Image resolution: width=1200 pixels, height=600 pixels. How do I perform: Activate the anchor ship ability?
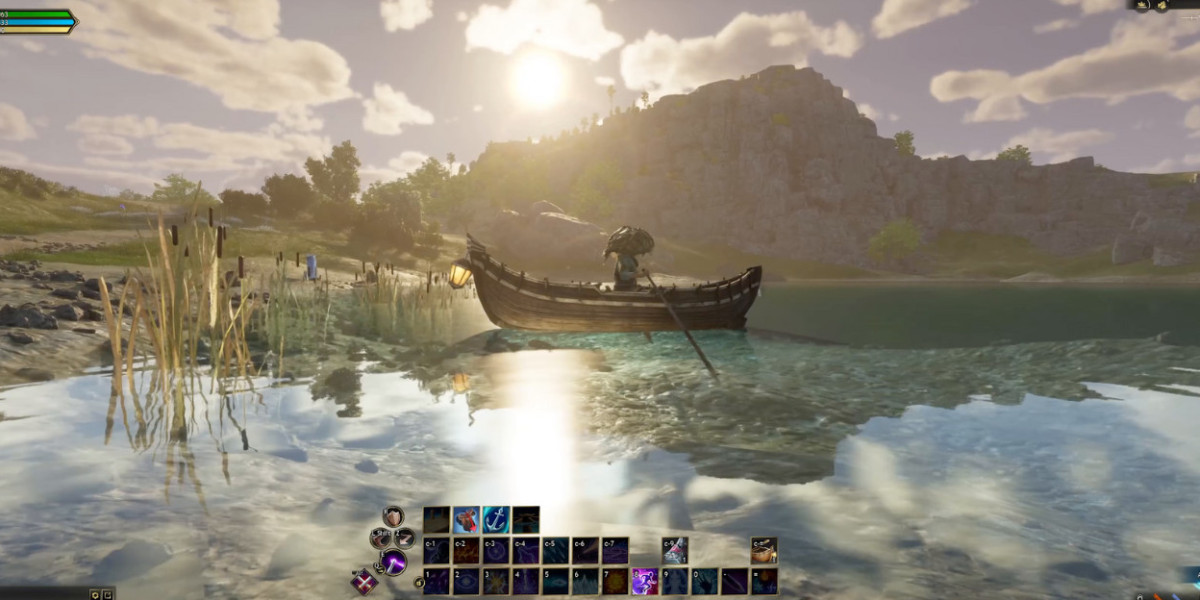pyautogui.click(x=496, y=519)
